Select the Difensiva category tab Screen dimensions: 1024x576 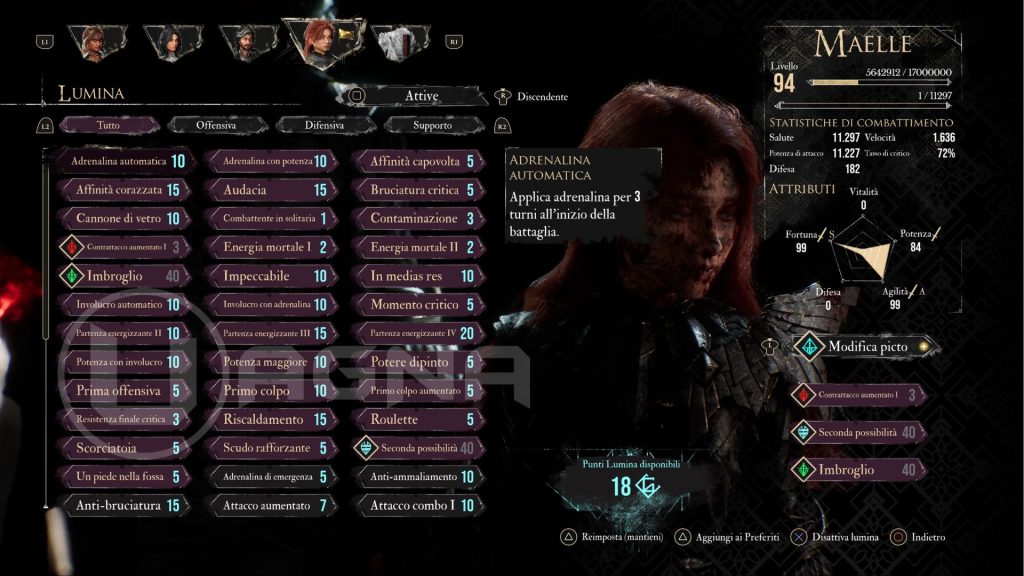[326, 125]
